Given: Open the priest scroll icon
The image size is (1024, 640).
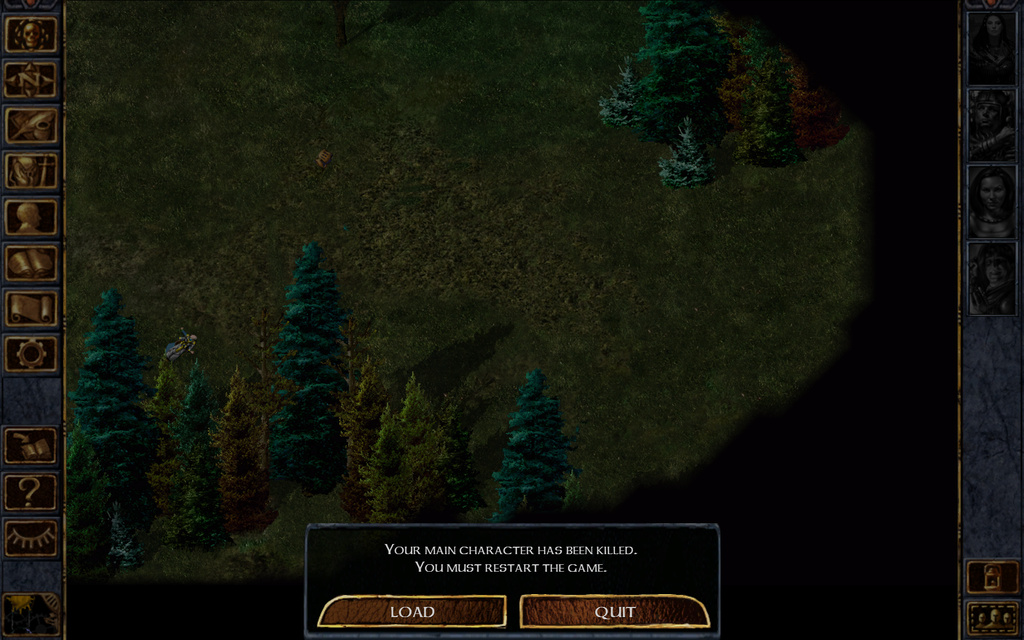Looking at the screenshot, I should coord(31,308).
